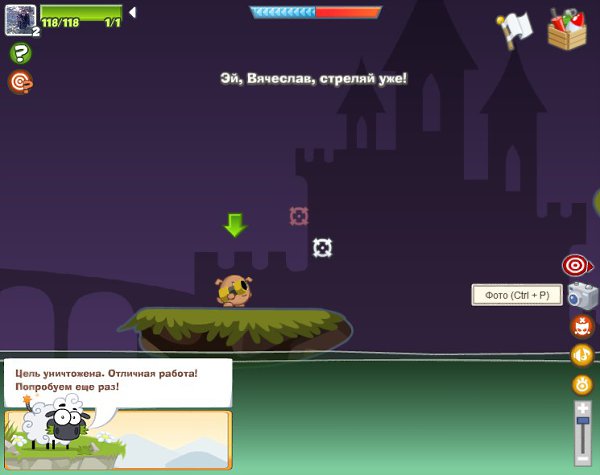The image size is (600, 475).
Task: Click the blue zoom slider handle
Action: 582,422
